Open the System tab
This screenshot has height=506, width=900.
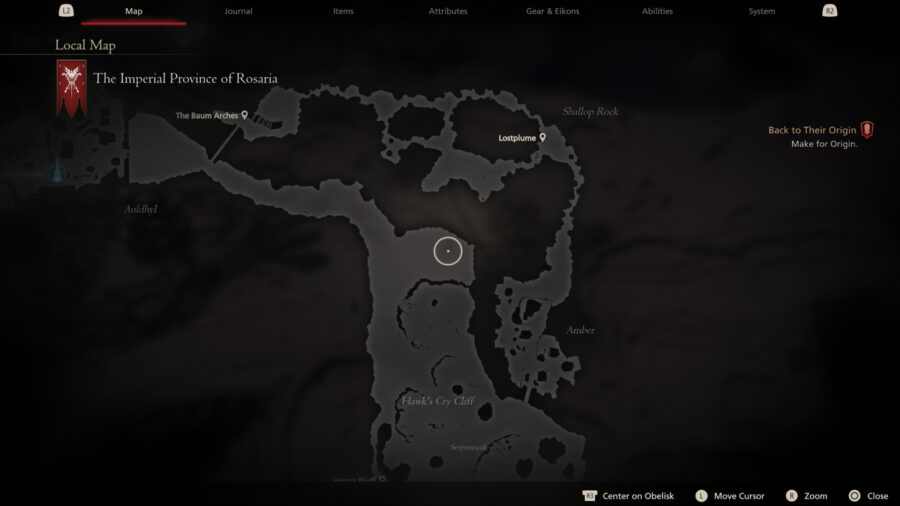[x=762, y=11]
